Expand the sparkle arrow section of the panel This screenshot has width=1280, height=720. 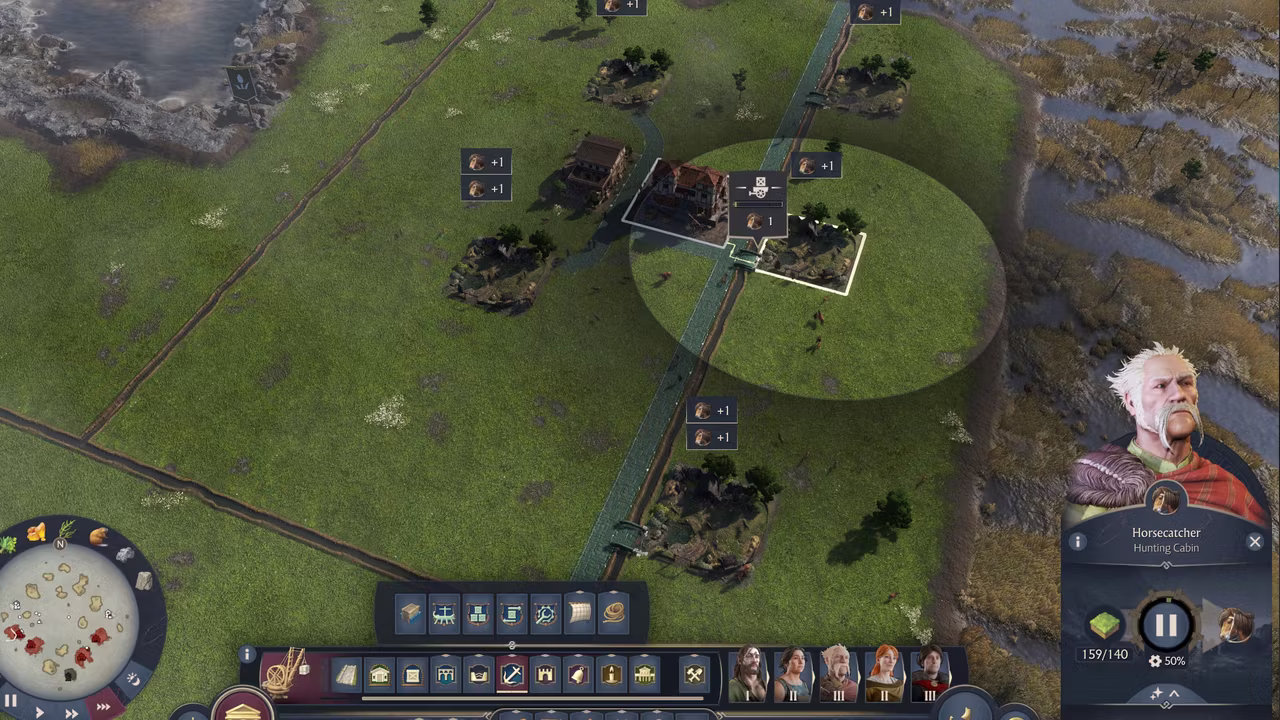point(1166,693)
